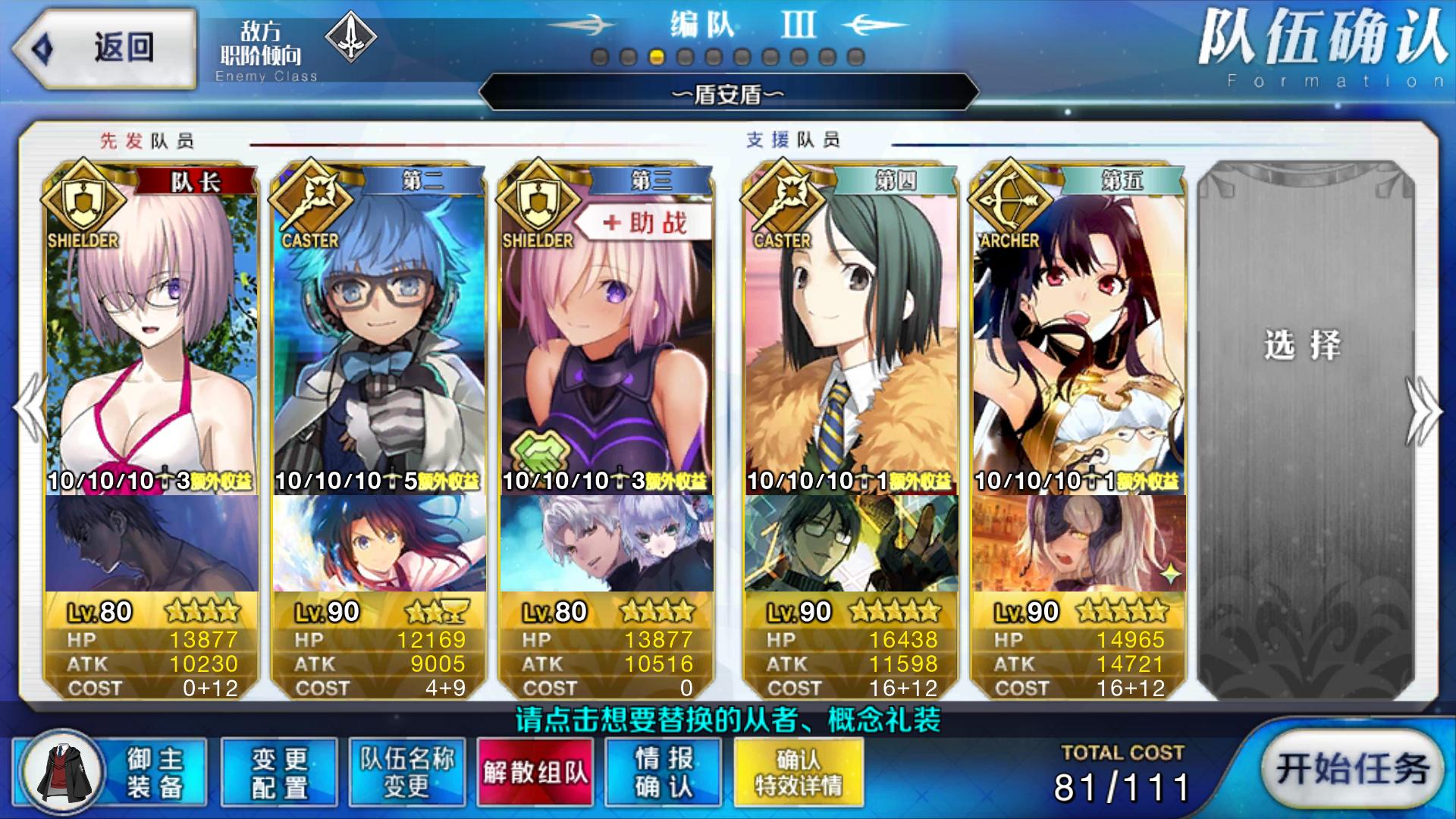Viewport: 1456px width, 819px height.
Task: Click 变更配置 to change arrangement
Action: click(x=279, y=772)
